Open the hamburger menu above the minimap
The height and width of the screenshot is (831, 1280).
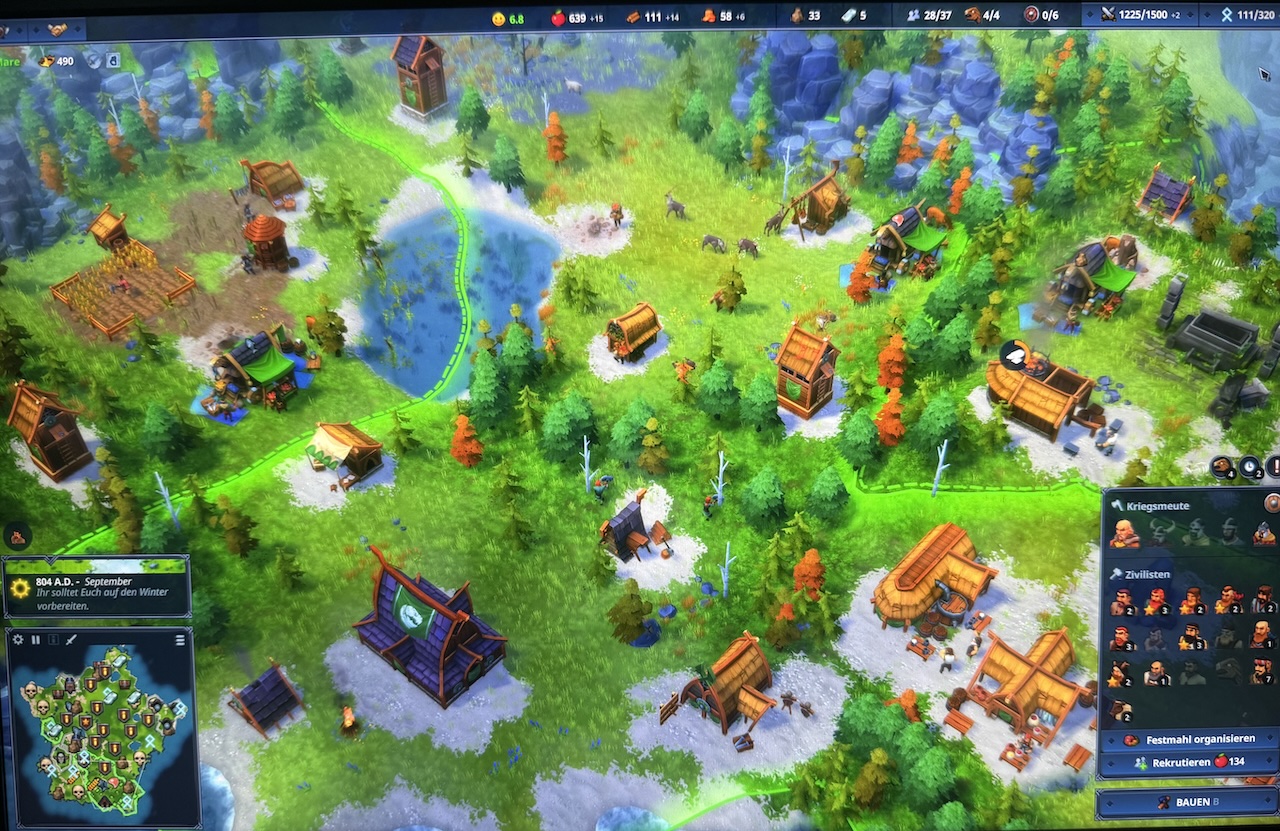point(180,640)
